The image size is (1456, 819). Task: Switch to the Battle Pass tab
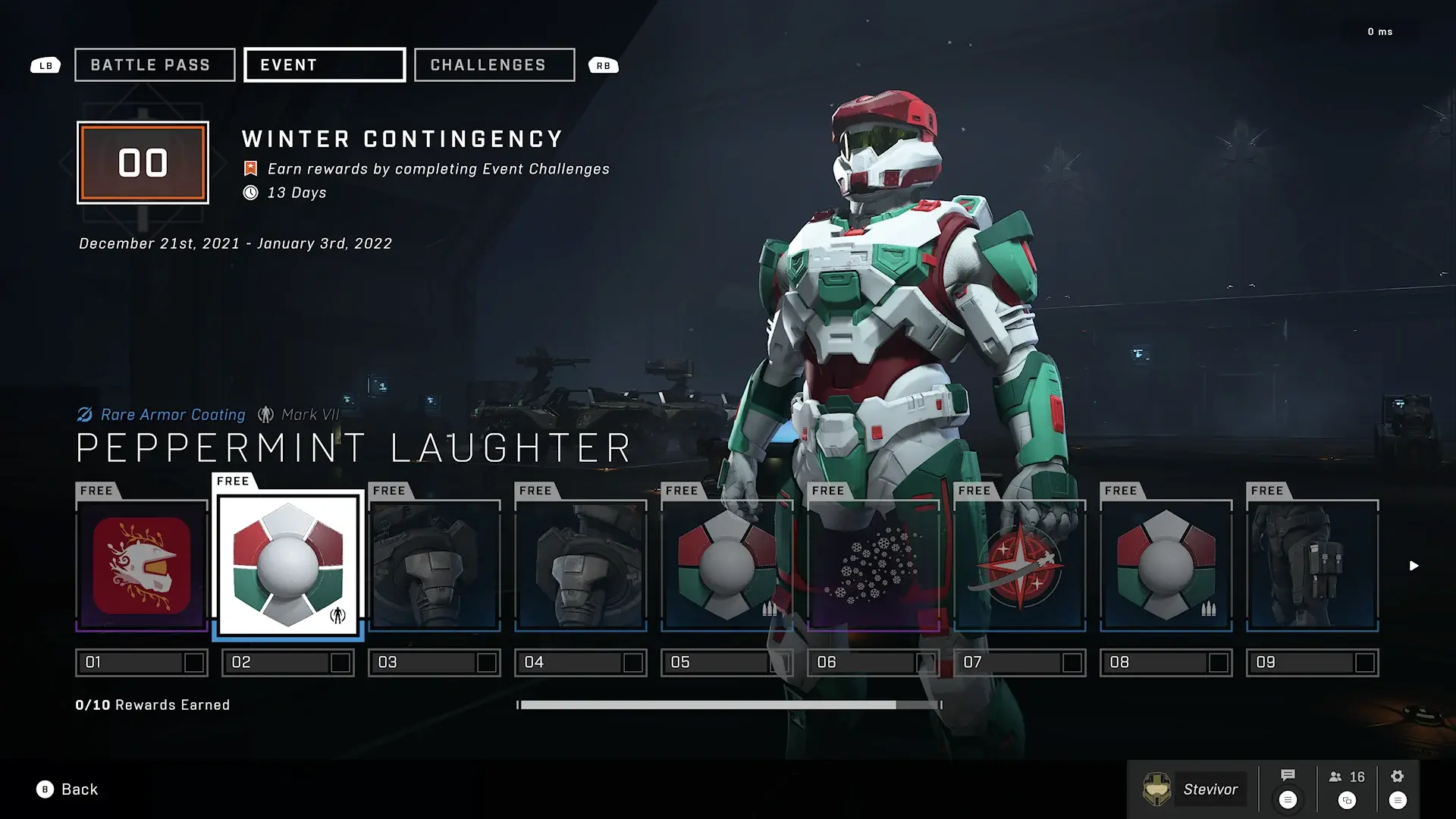155,65
